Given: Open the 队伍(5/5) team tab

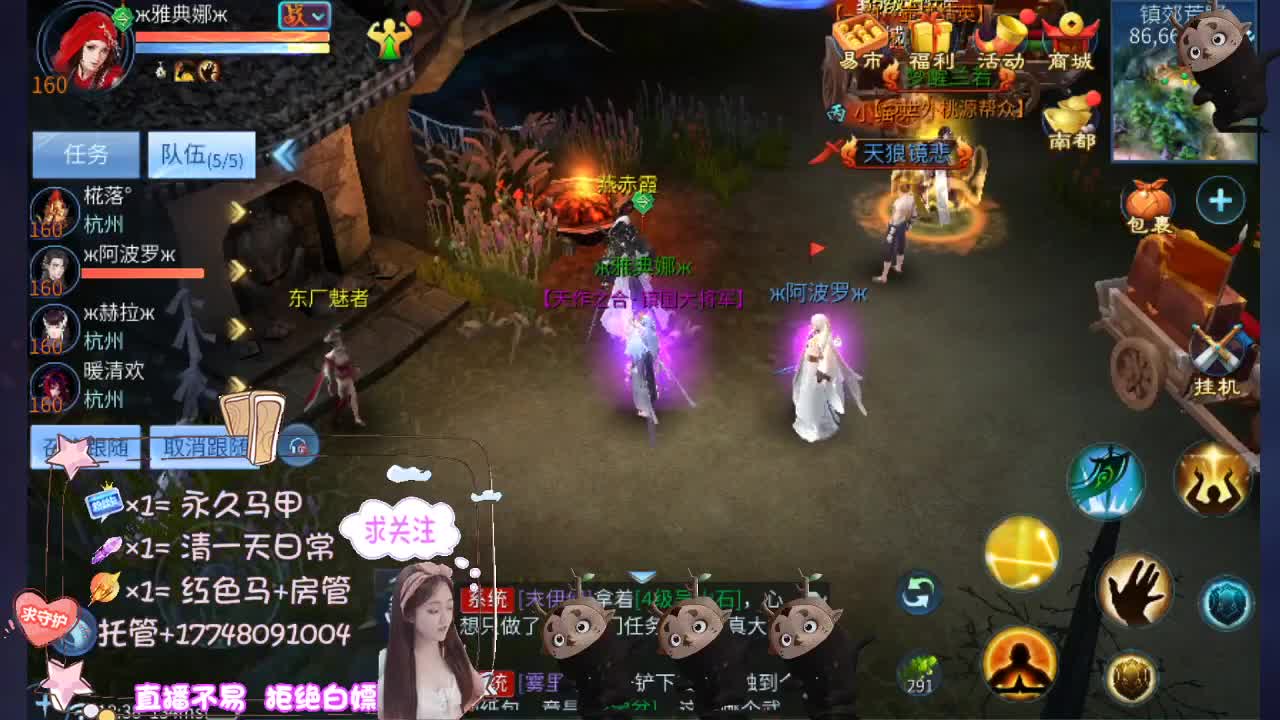Looking at the screenshot, I should [x=198, y=152].
